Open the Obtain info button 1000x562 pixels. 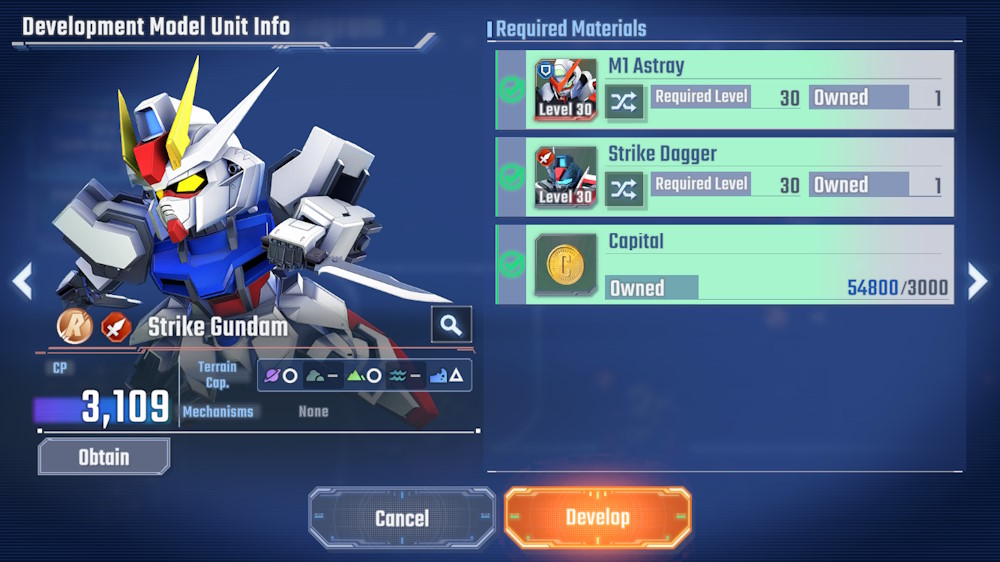point(104,457)
